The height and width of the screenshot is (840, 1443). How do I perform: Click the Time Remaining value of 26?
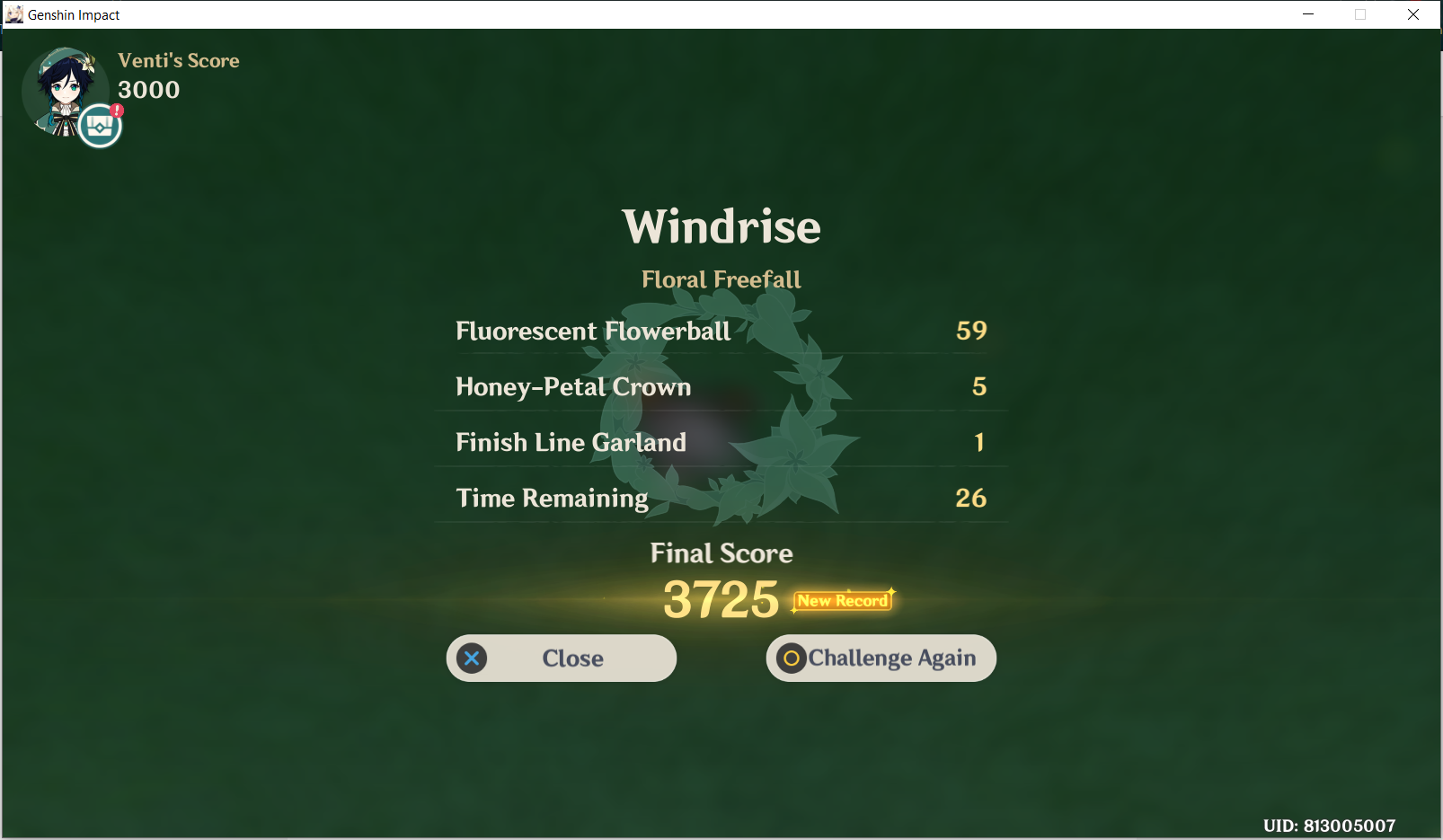(x=971, y=498)
